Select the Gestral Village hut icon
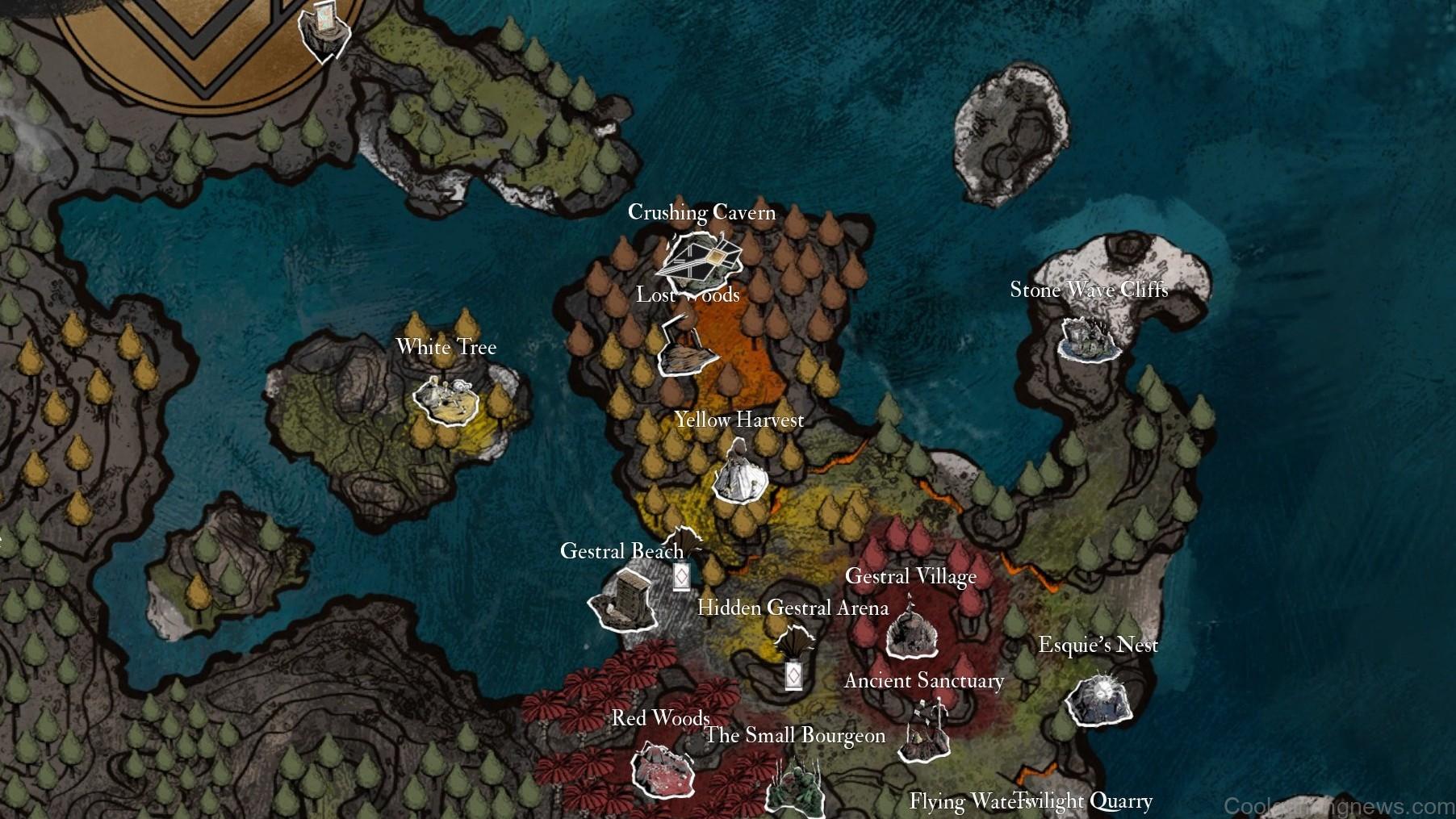The width and height of the screenshot is (1456, 819). tap(911, 637)
